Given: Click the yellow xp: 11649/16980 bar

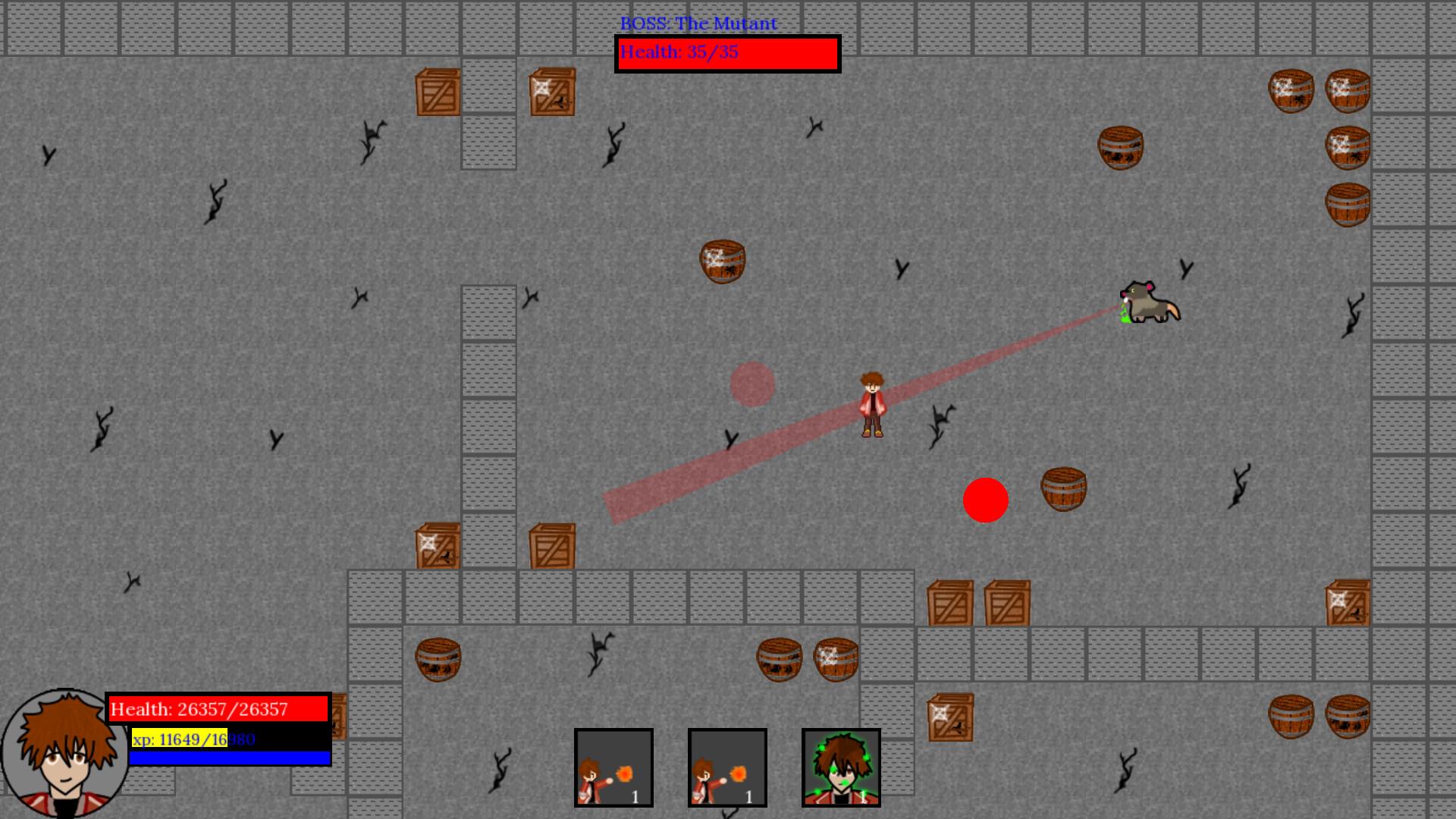Looking at the screenshot, I should [x=180, y=739].
